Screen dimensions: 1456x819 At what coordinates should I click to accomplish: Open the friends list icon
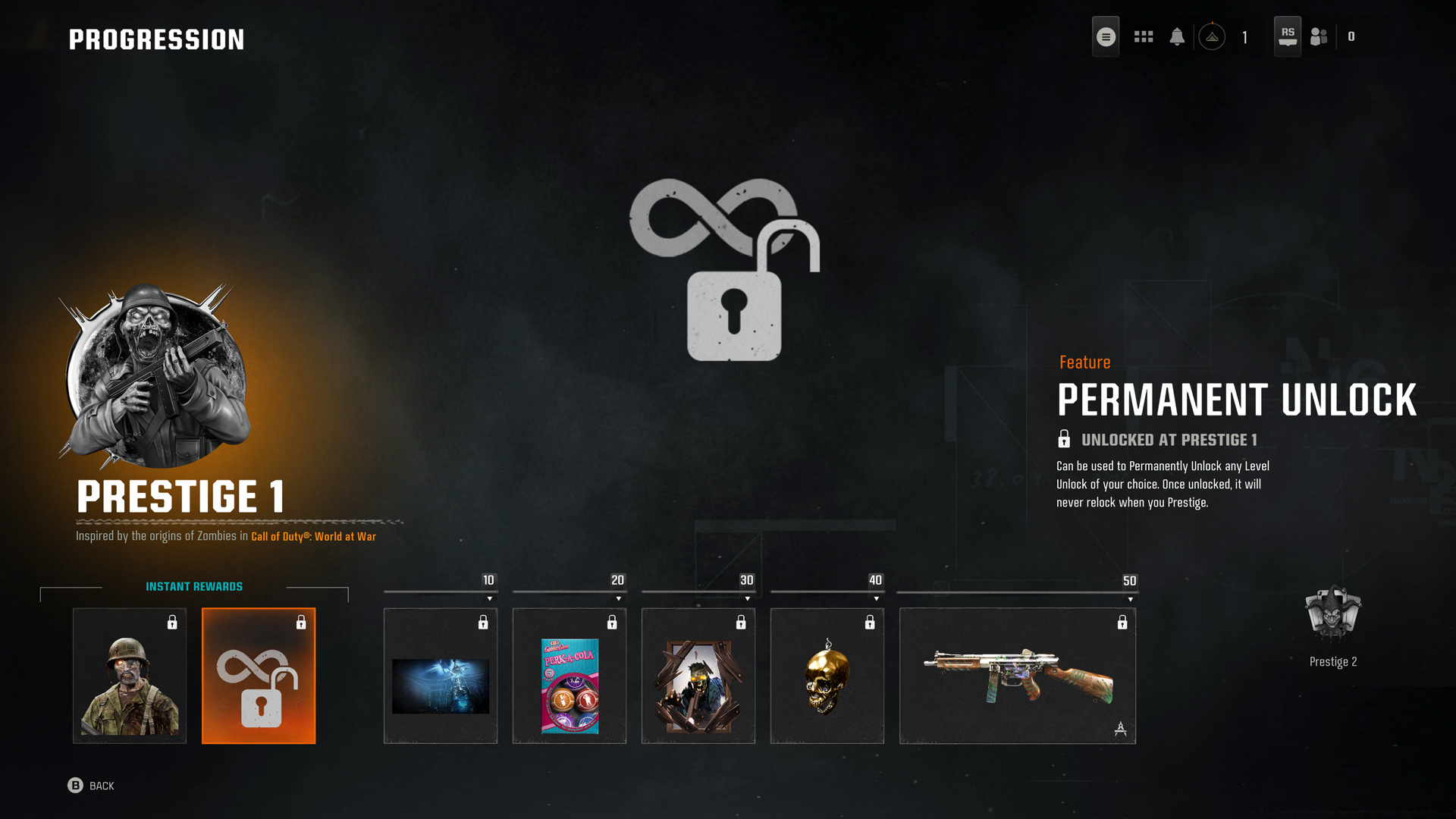click(x=1318, y=36)
